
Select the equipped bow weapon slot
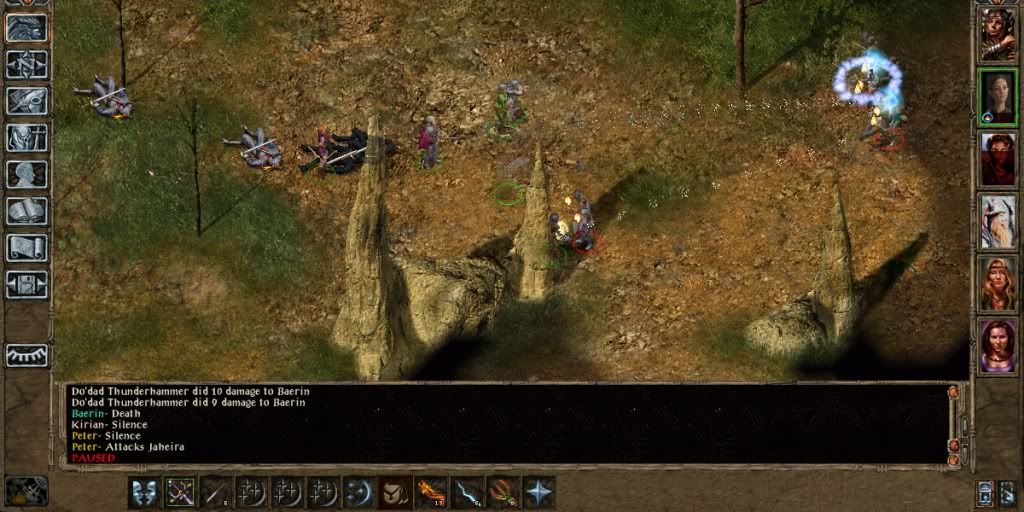click(x=180, y=492)
